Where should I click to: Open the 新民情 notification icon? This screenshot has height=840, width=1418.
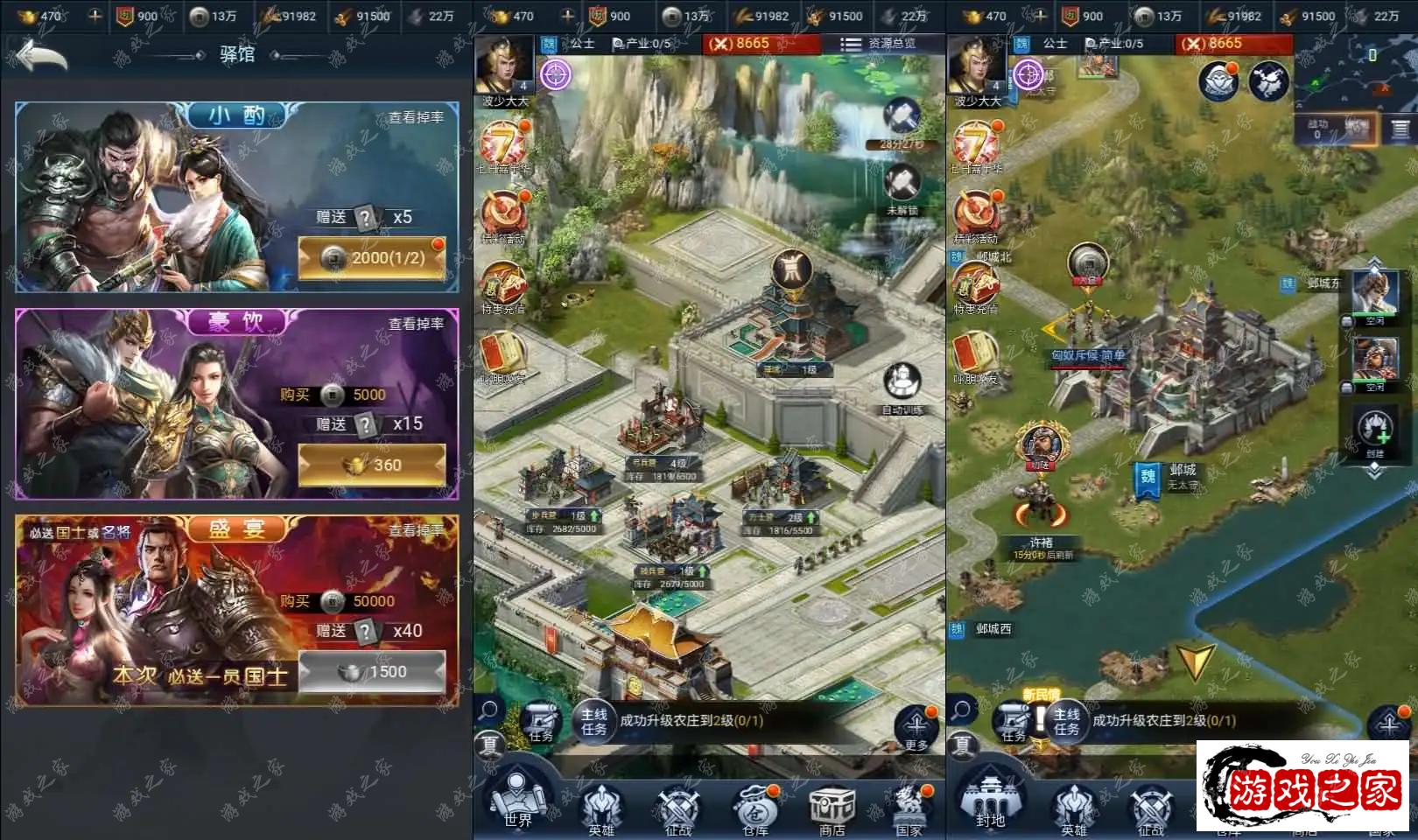pyautogui.click(x=1041, y=716)
